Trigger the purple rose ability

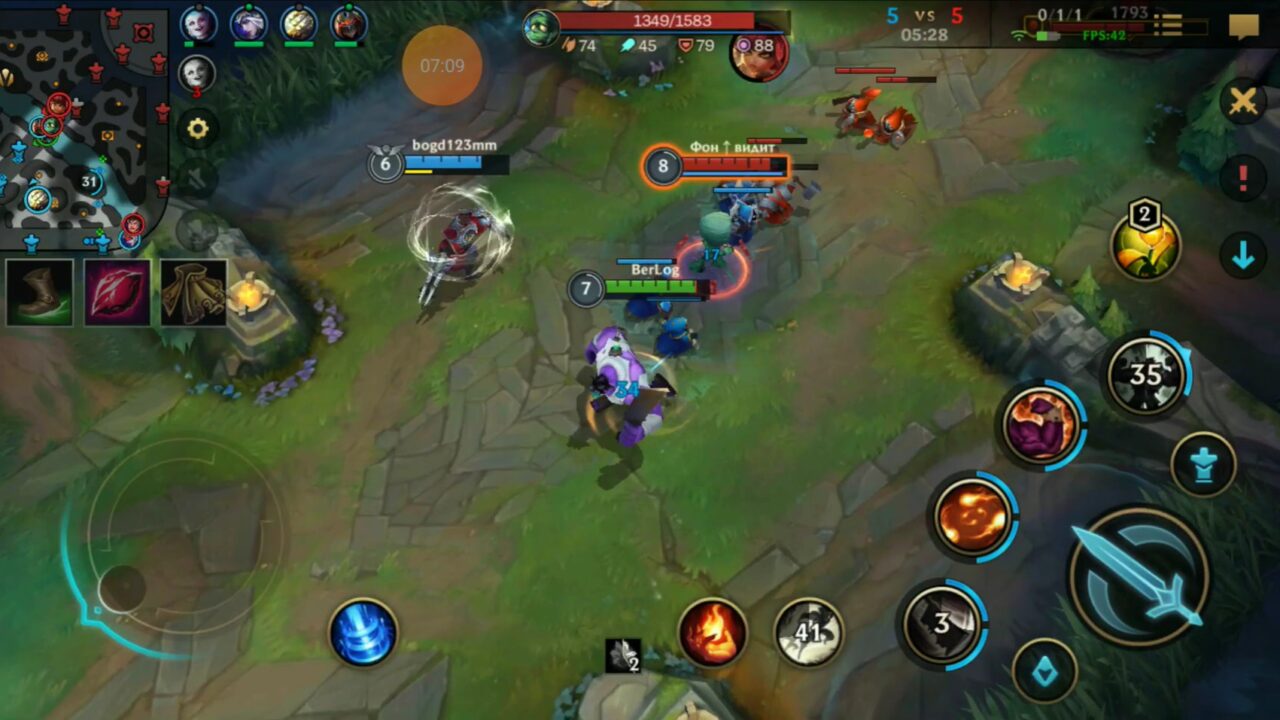point(1042,420)
